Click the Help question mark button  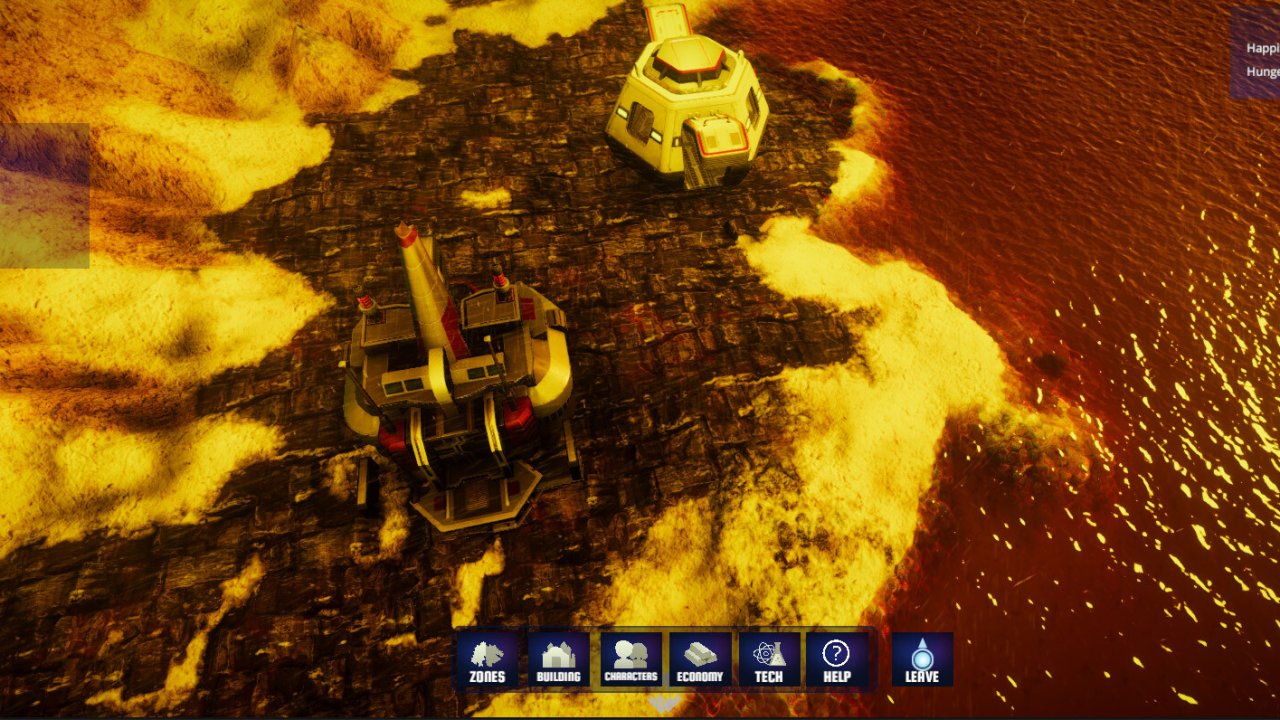pos(836,660)
